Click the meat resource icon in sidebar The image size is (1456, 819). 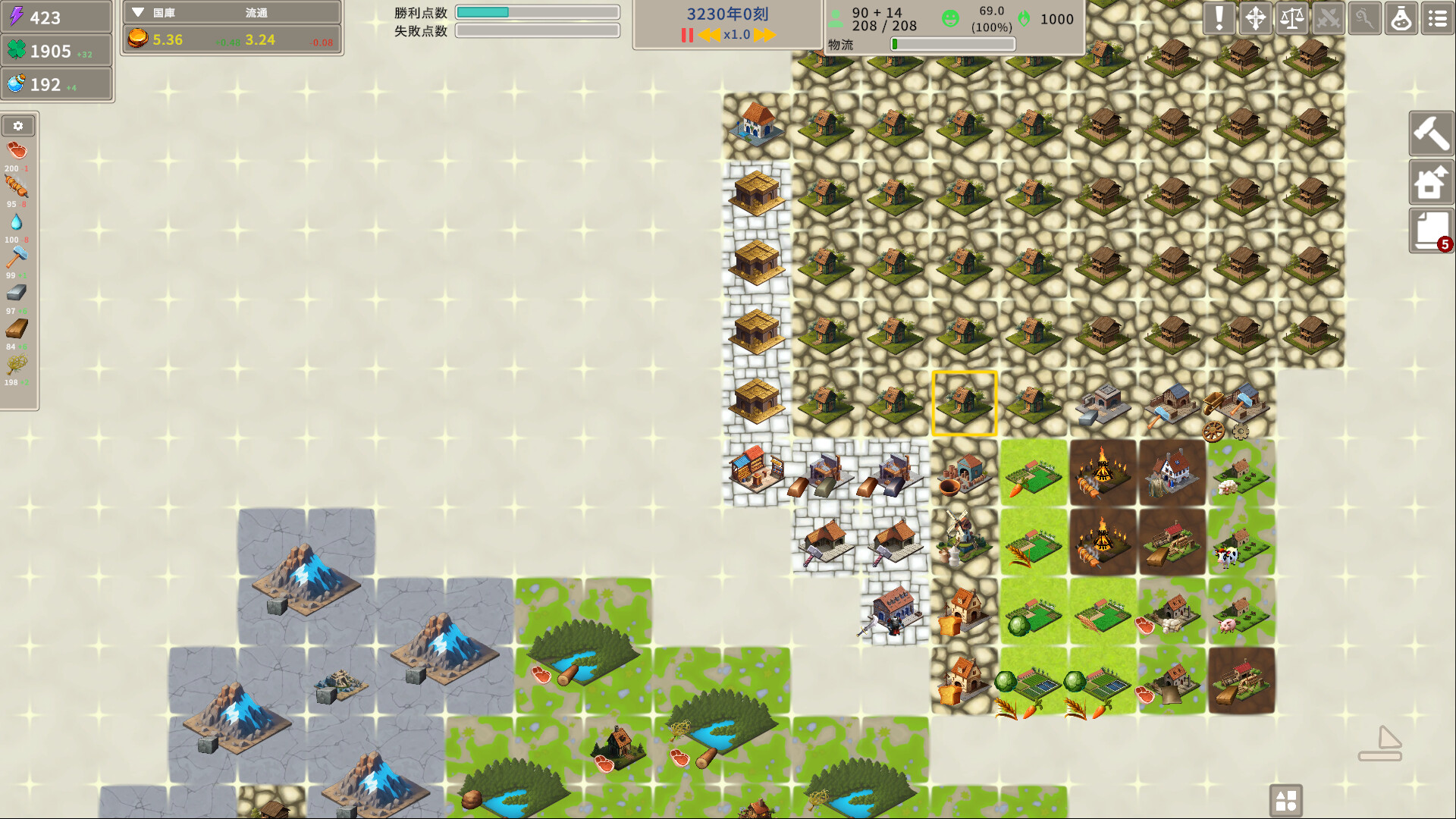17,150
